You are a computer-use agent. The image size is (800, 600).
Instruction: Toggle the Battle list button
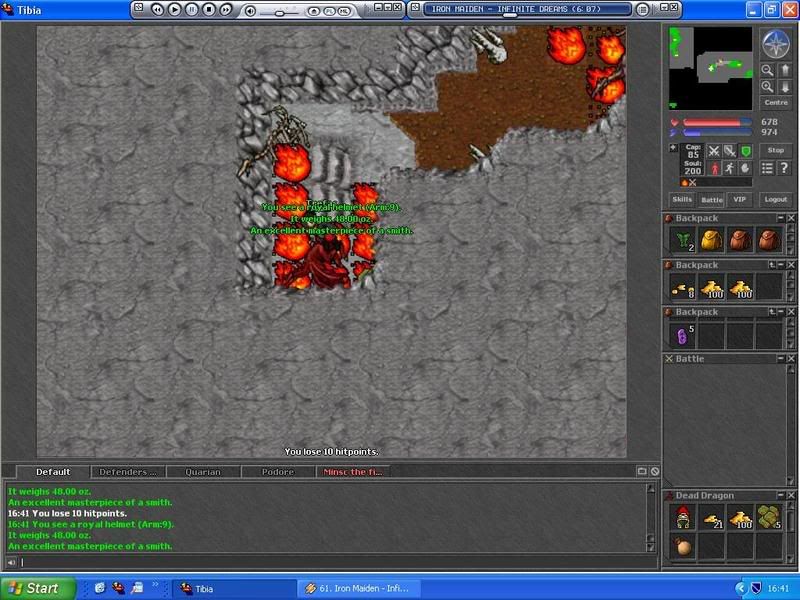(x=711, y=199)
